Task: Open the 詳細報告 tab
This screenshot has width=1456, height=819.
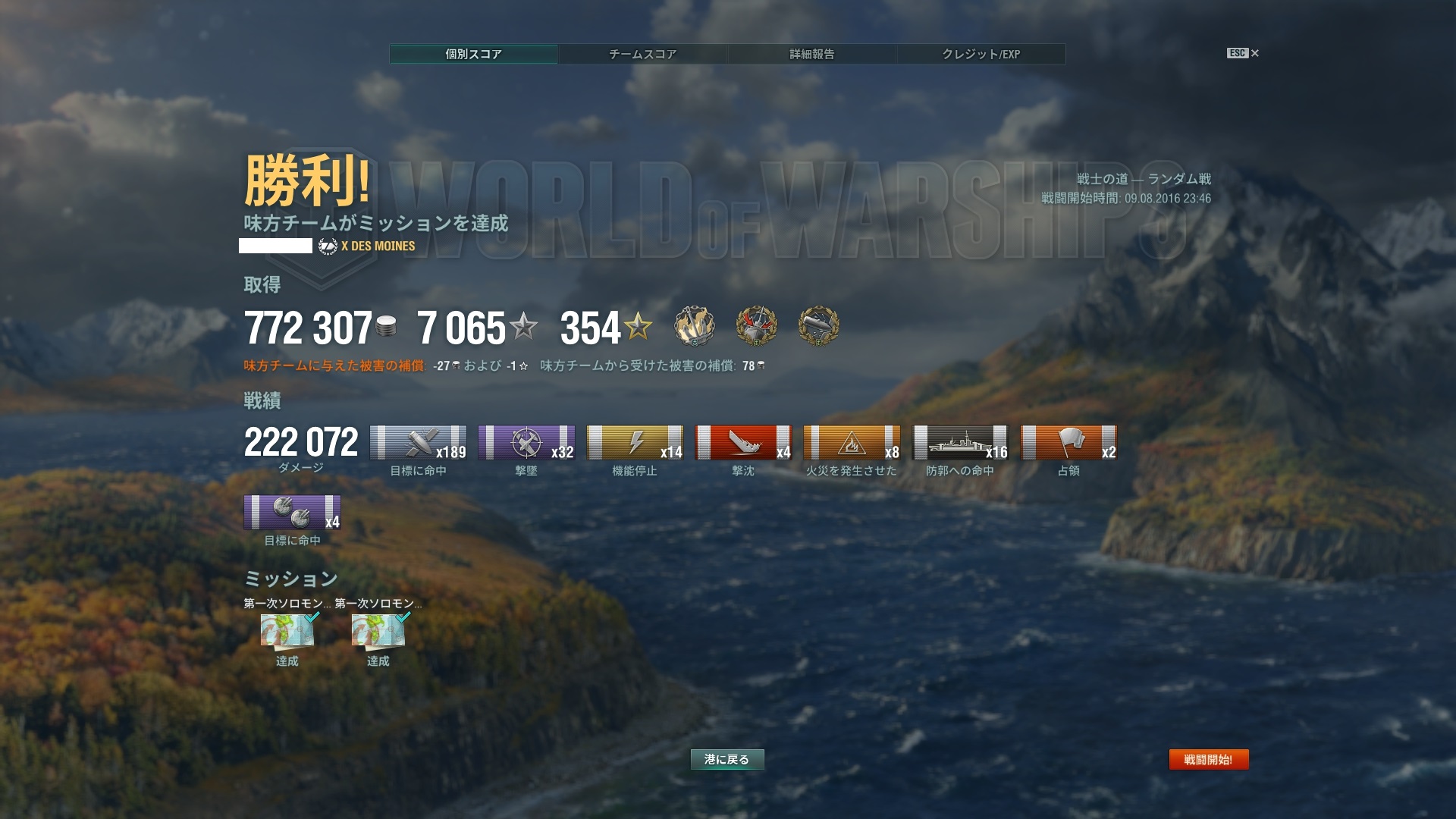Action: pyautogui.click(x=811, y=54)
